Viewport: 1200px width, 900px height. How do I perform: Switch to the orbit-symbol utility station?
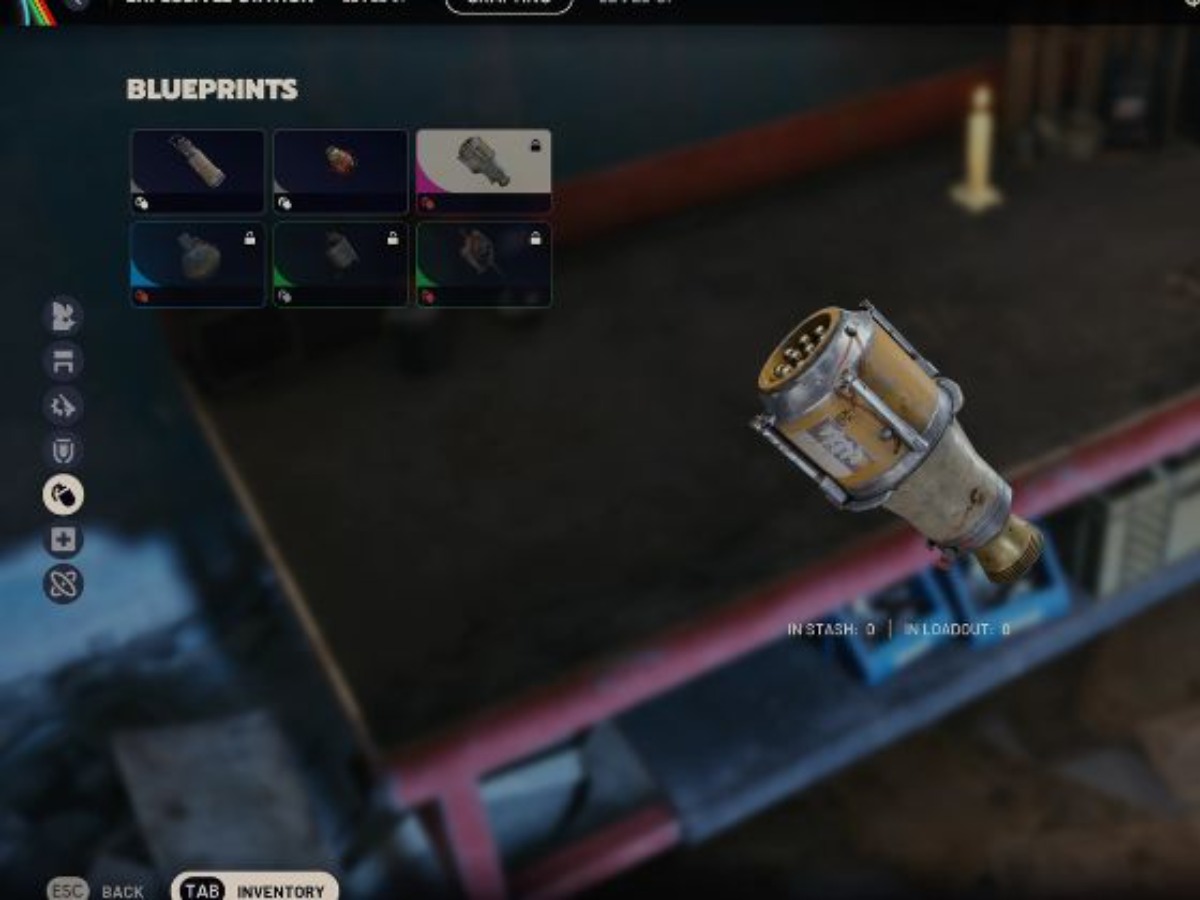point(63,584)
